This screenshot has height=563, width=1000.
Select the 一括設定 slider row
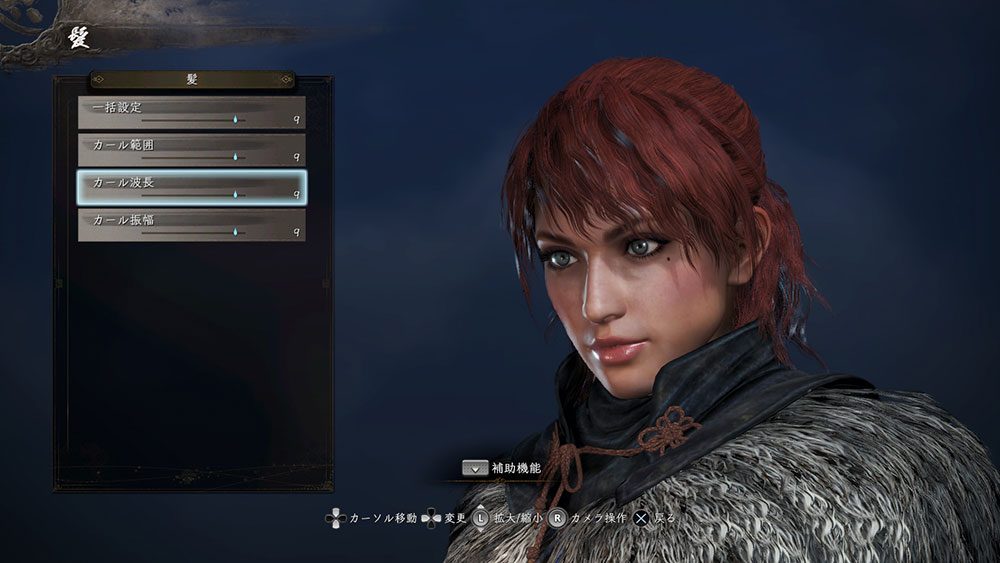tap(192, 112)
